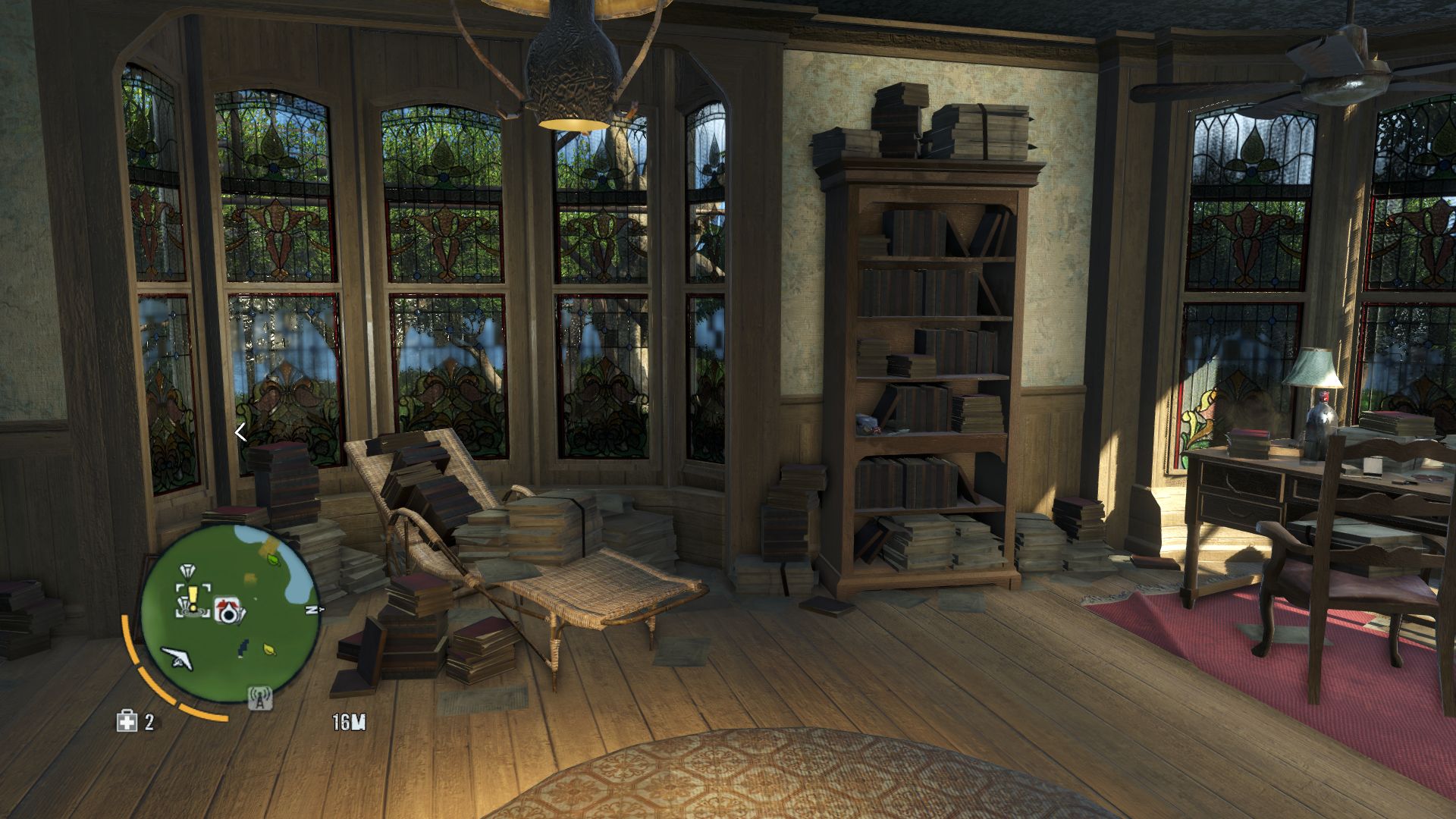Click the medkit syringe icon
The image size is (1456, 819).
[126, 721]
